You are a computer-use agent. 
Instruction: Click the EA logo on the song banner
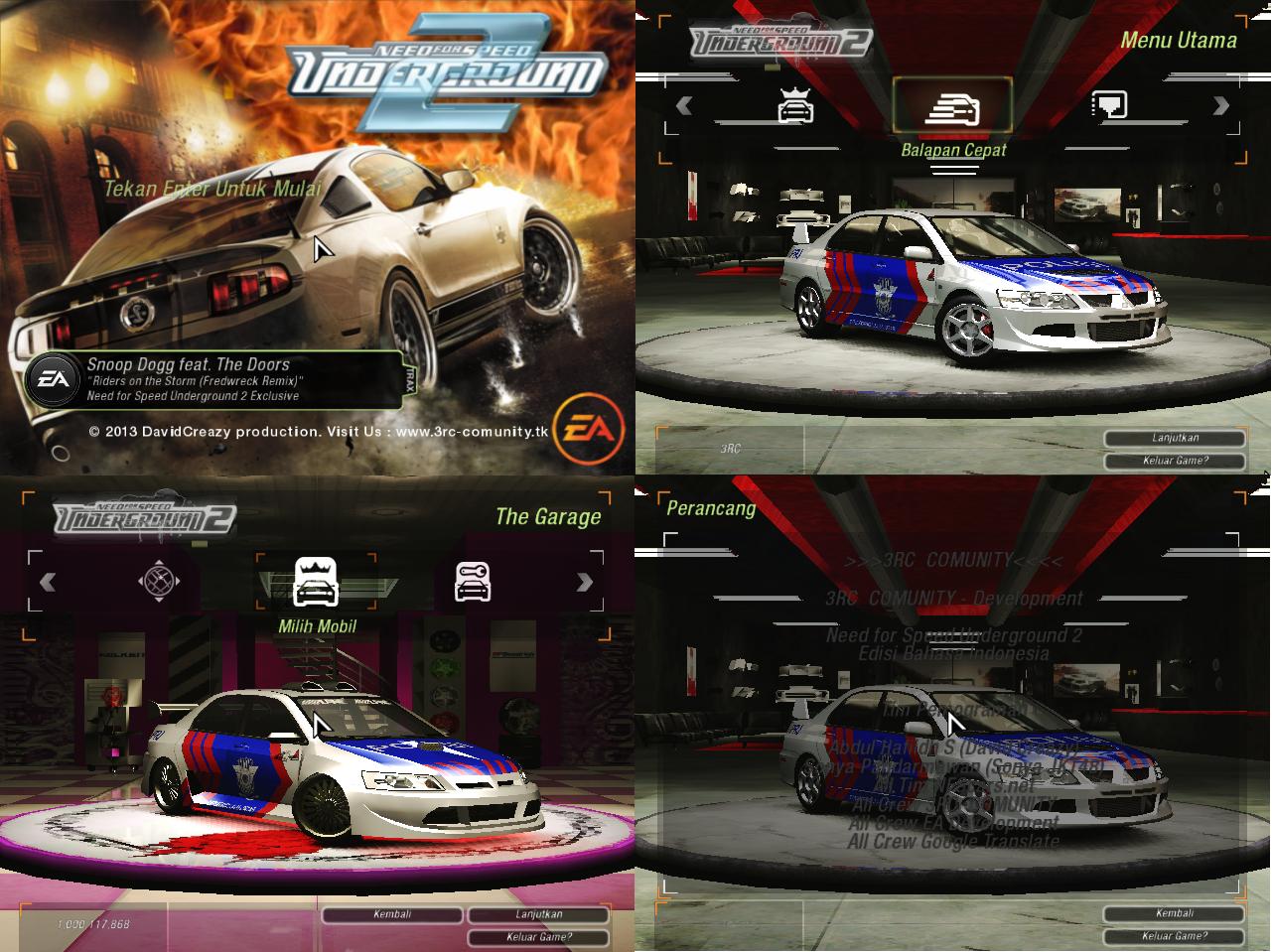coord(55,378)
